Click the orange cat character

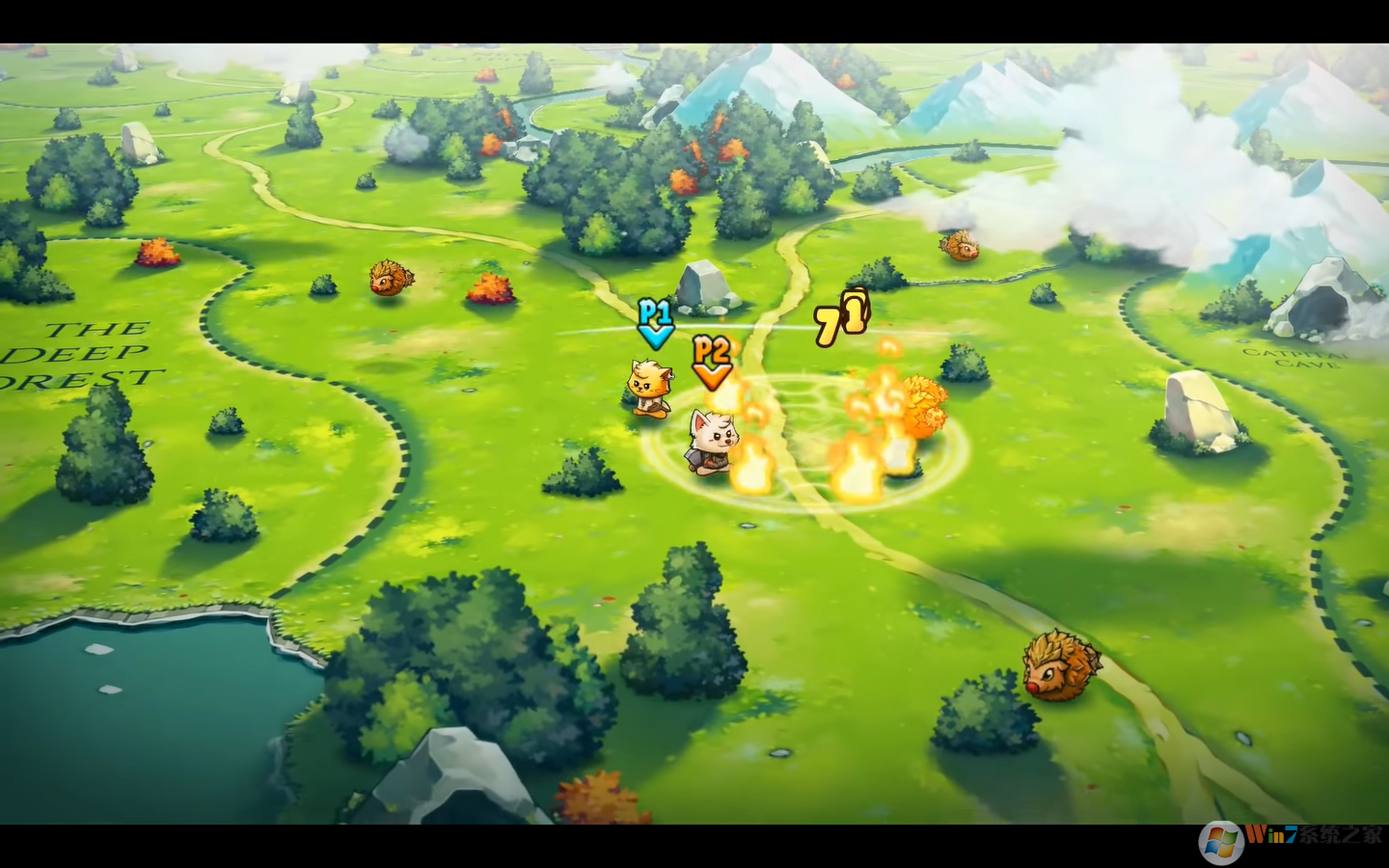click(649, 386)
